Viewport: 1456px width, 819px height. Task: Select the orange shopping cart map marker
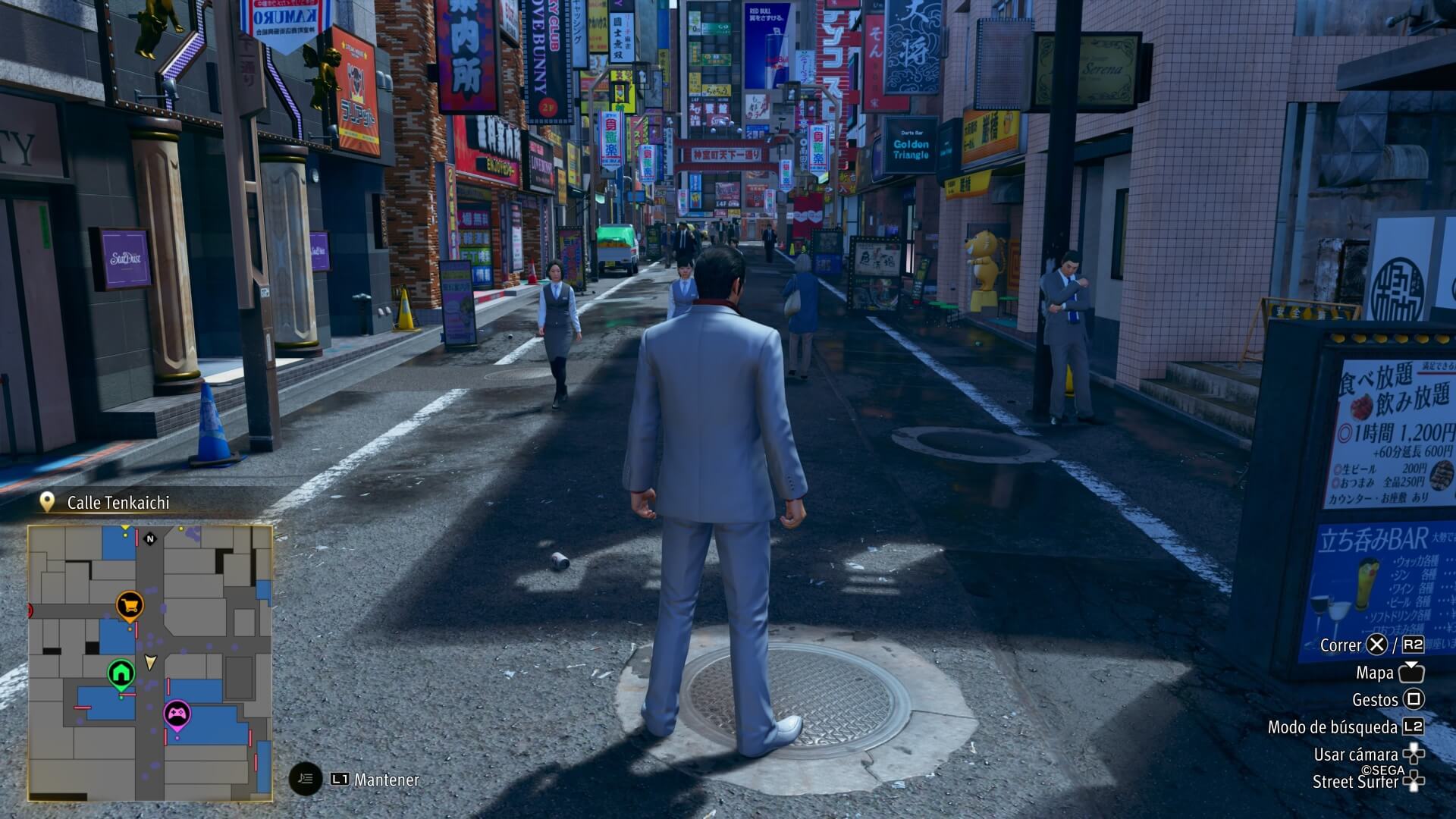pos(130,605)
